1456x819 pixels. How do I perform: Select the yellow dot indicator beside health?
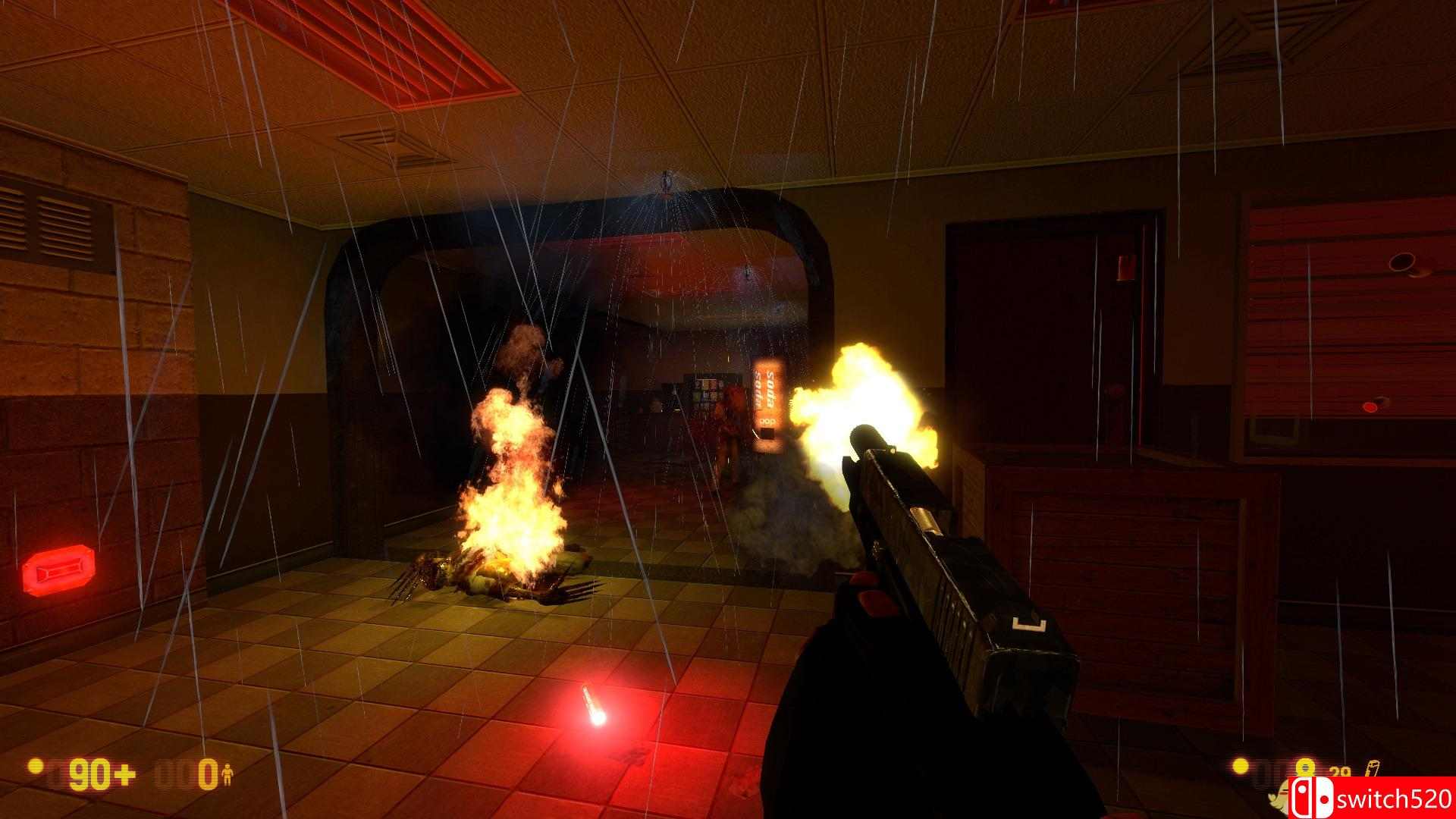[x=34, y=767]
